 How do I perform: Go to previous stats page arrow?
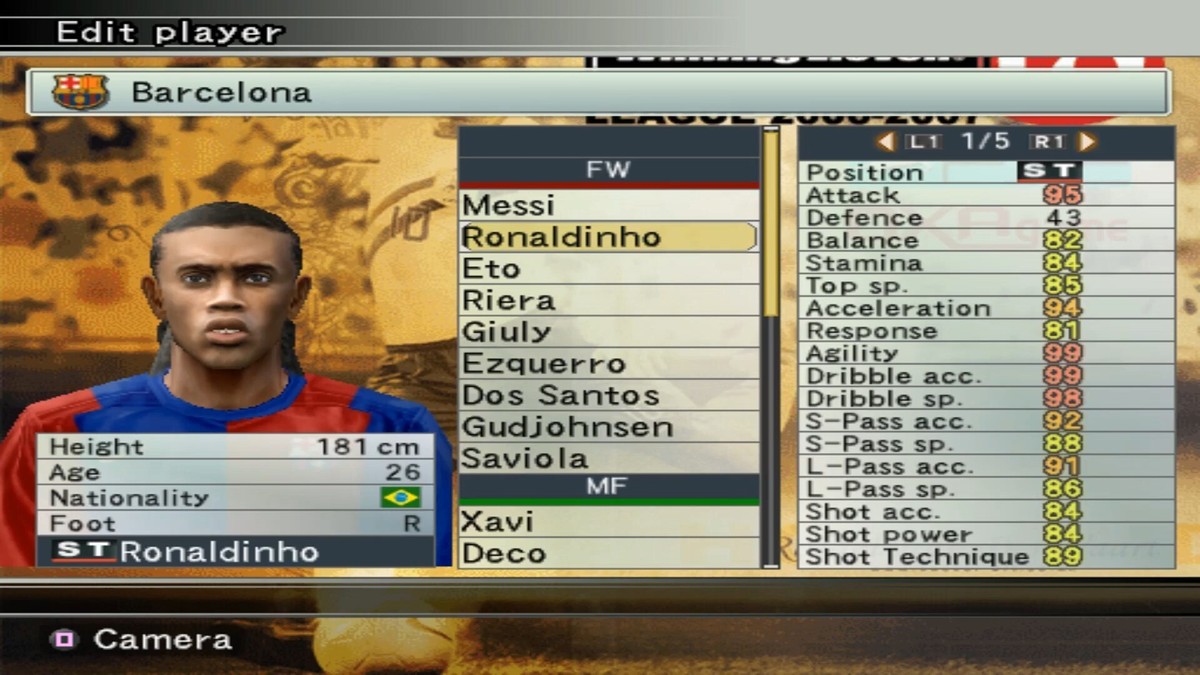(x=885, y=142)
